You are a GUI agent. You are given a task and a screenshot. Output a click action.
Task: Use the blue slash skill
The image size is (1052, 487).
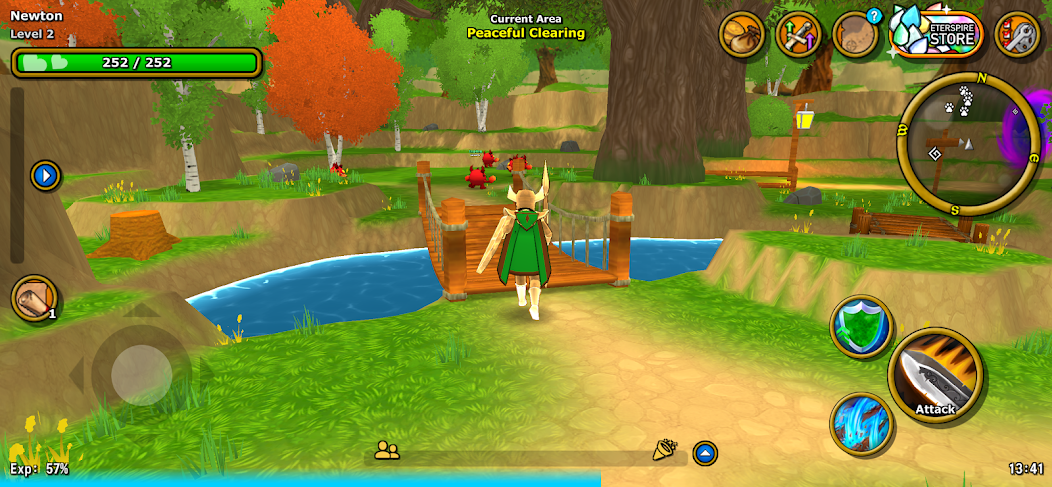tap(861, 423)
